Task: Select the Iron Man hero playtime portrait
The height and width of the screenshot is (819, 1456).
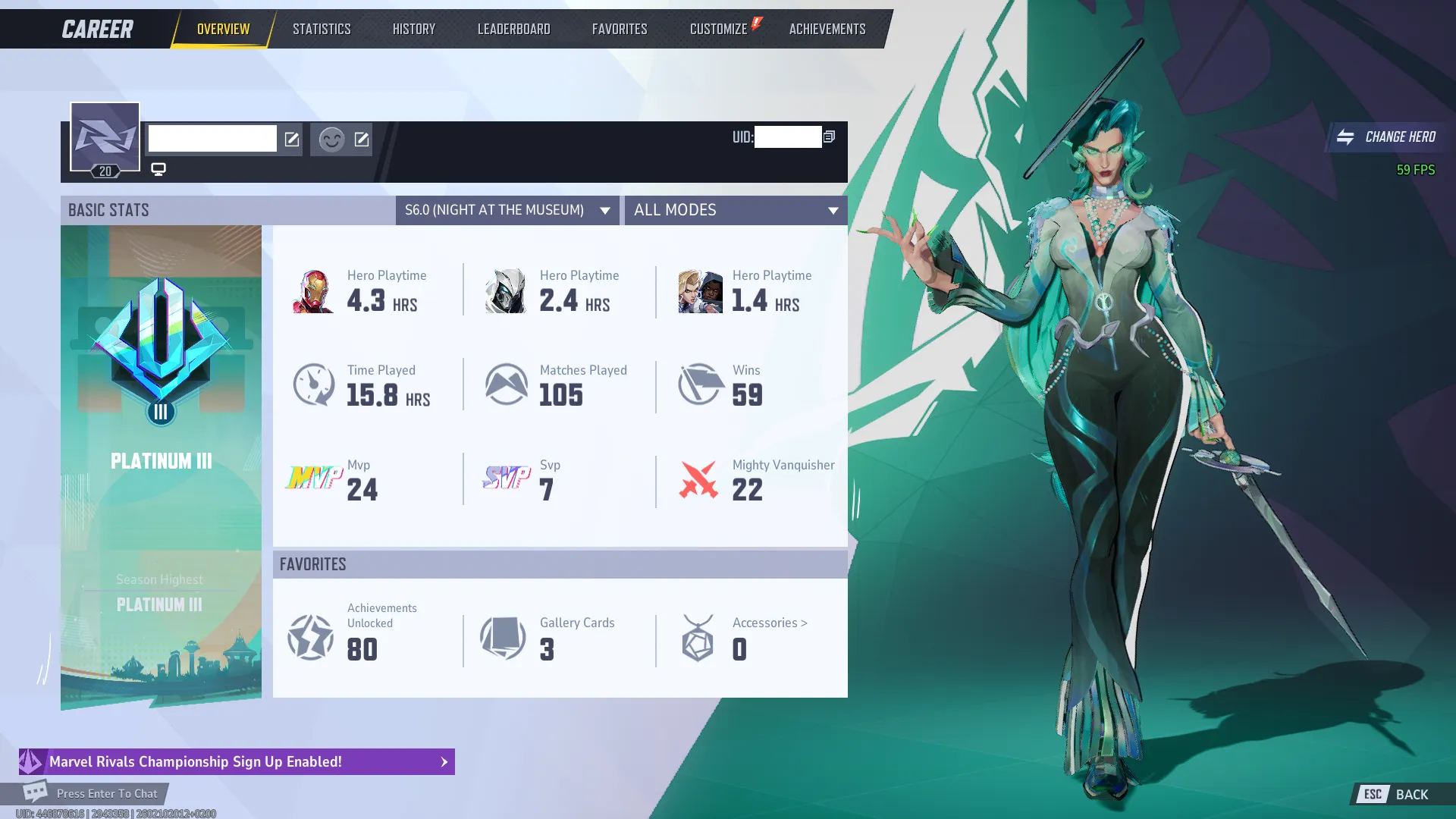Action: coord(313,291)
